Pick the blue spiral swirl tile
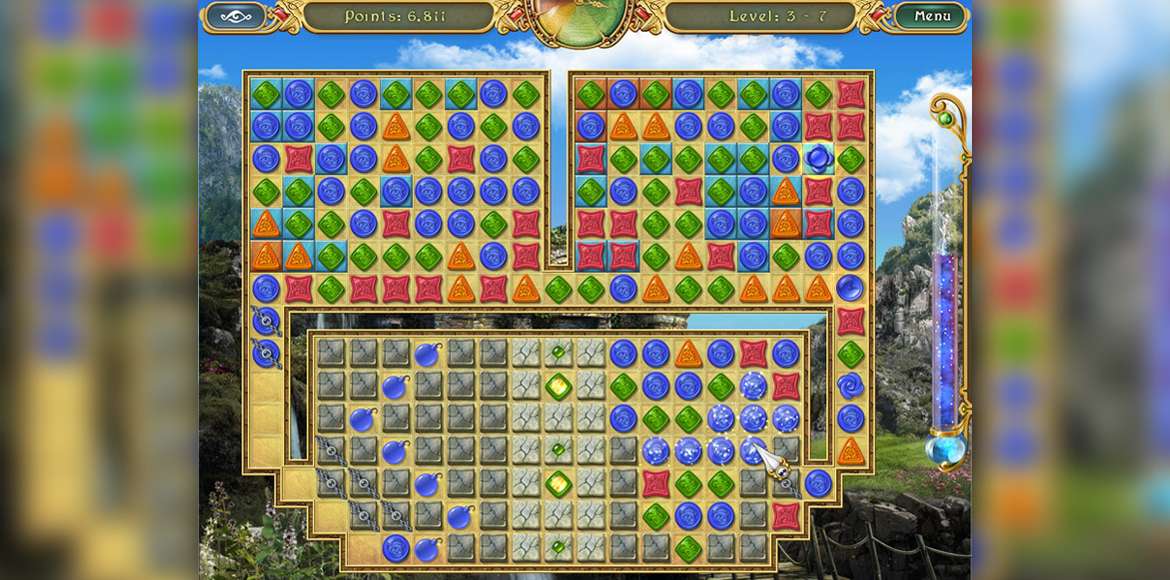This screenshot has height=580, width=1170. pyautogui.click(x=851, y=385)
